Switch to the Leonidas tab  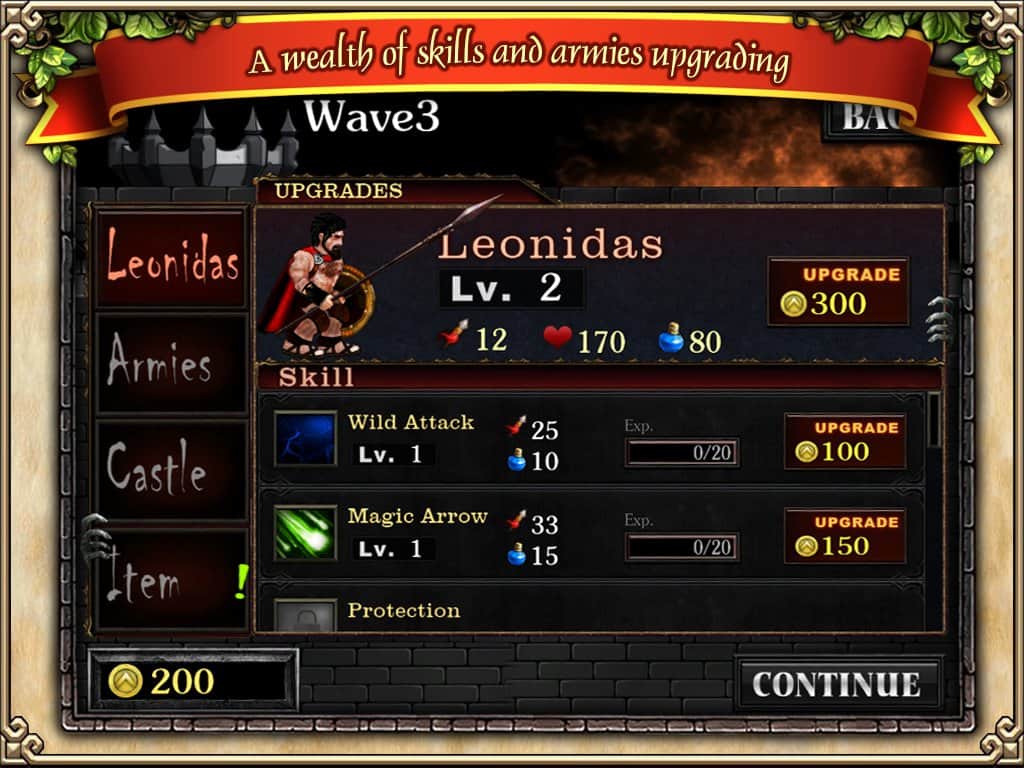172,258
